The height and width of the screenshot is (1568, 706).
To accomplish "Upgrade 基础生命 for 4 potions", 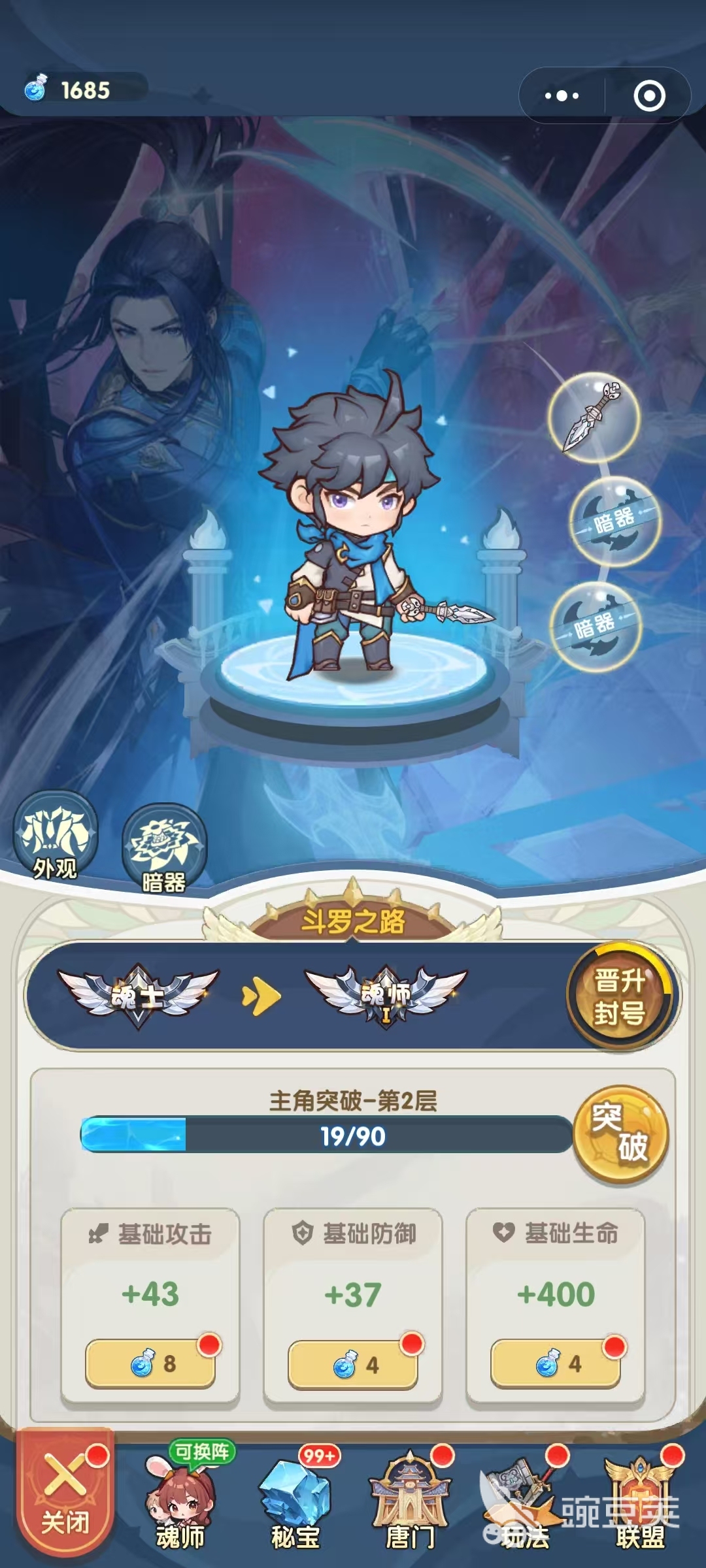I will pyautogui.click(x=556, y=1364).
